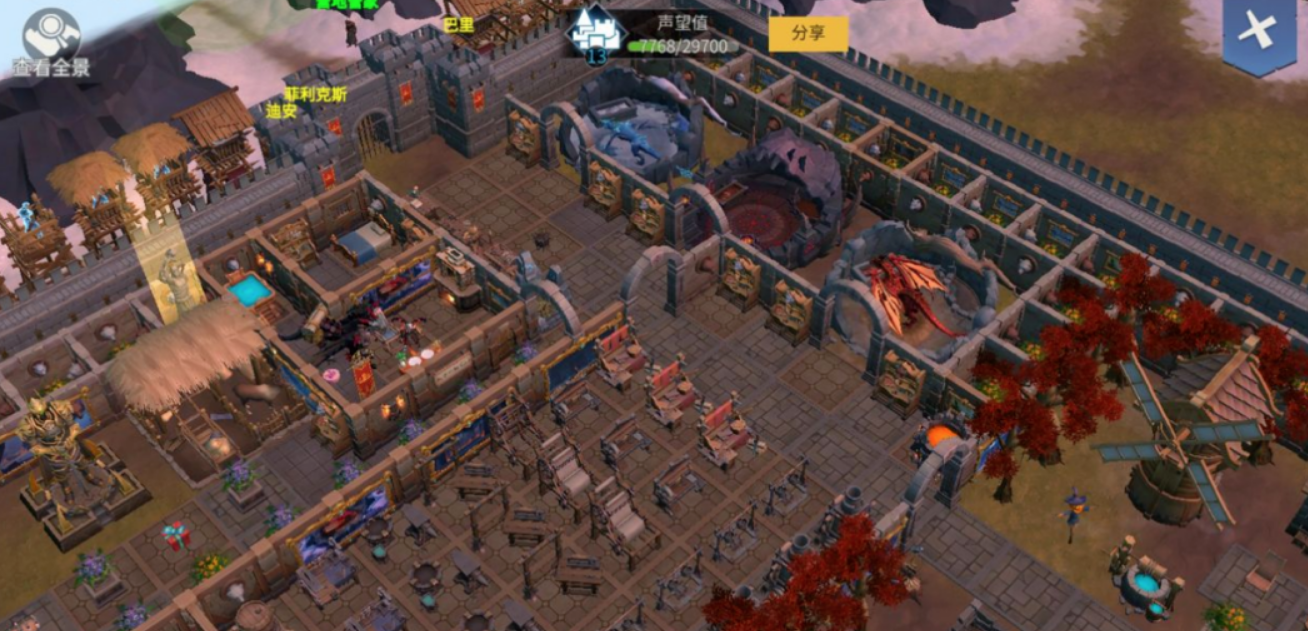1308x631 pixels.
Task: Close the view with the X button
Action: pyautogui.click(x=1258, y=34)
